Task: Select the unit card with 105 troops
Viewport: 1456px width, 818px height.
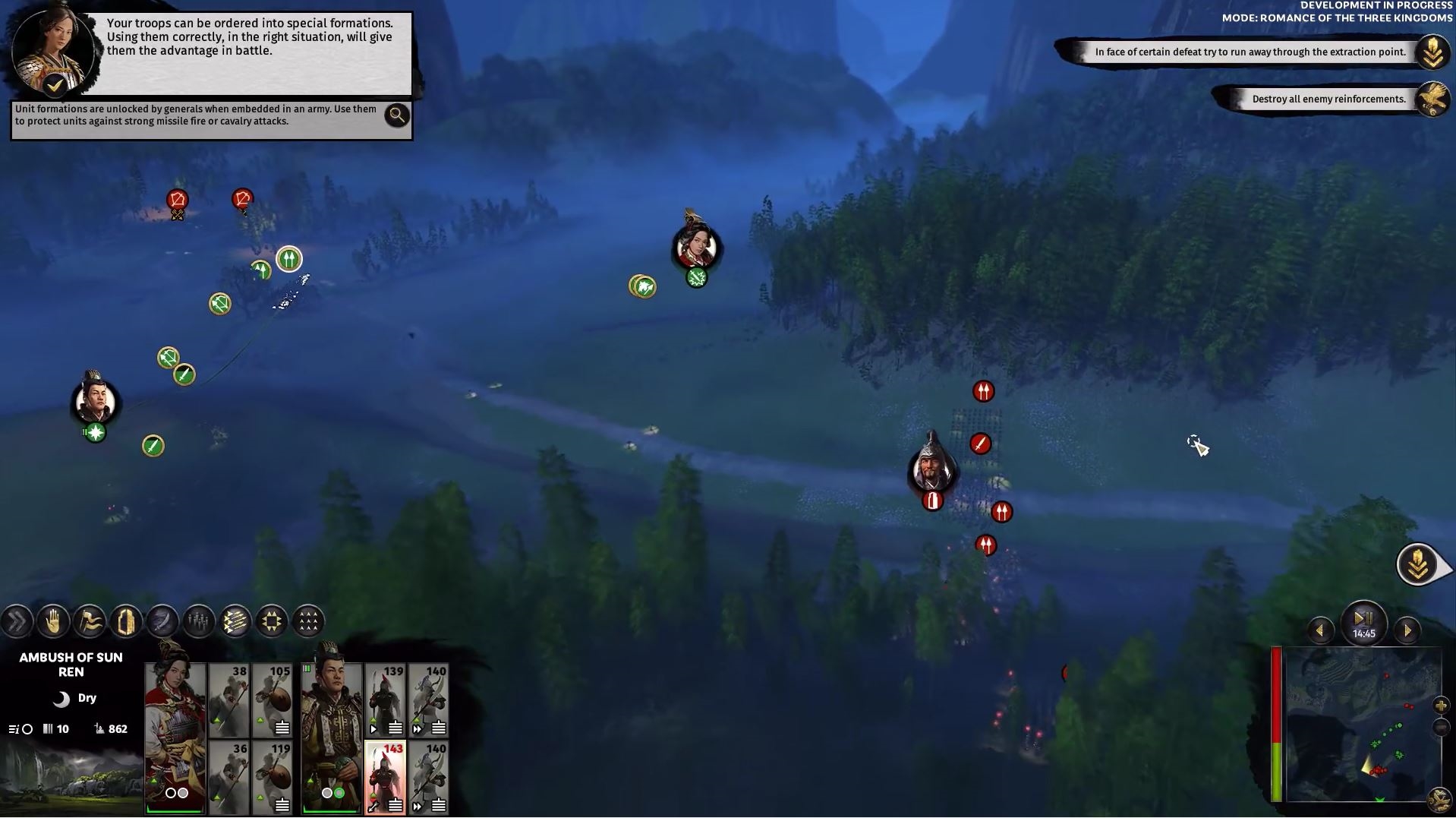Action: pos(273,700)
